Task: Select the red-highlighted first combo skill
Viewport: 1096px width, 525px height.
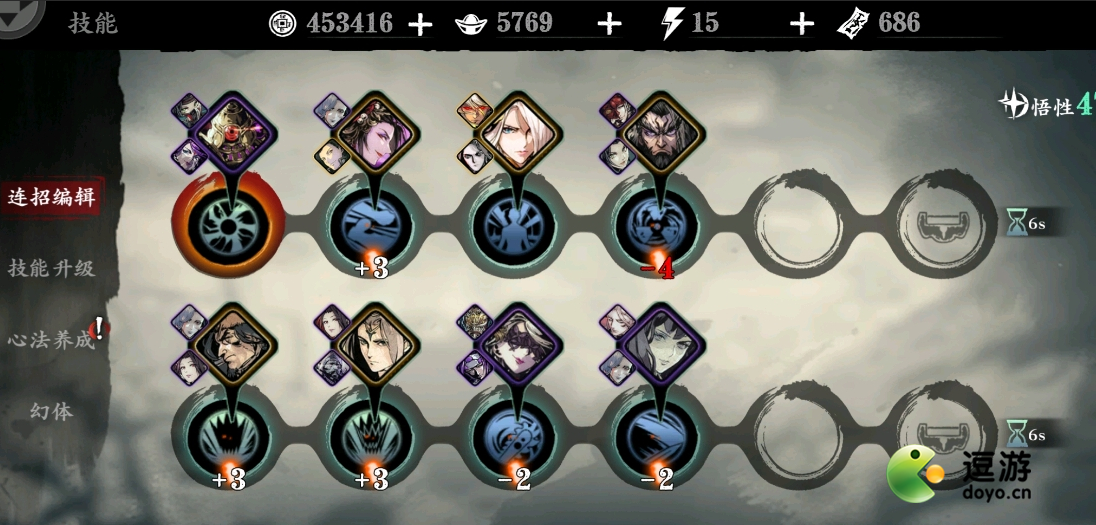Action: (x=229, y=223)
